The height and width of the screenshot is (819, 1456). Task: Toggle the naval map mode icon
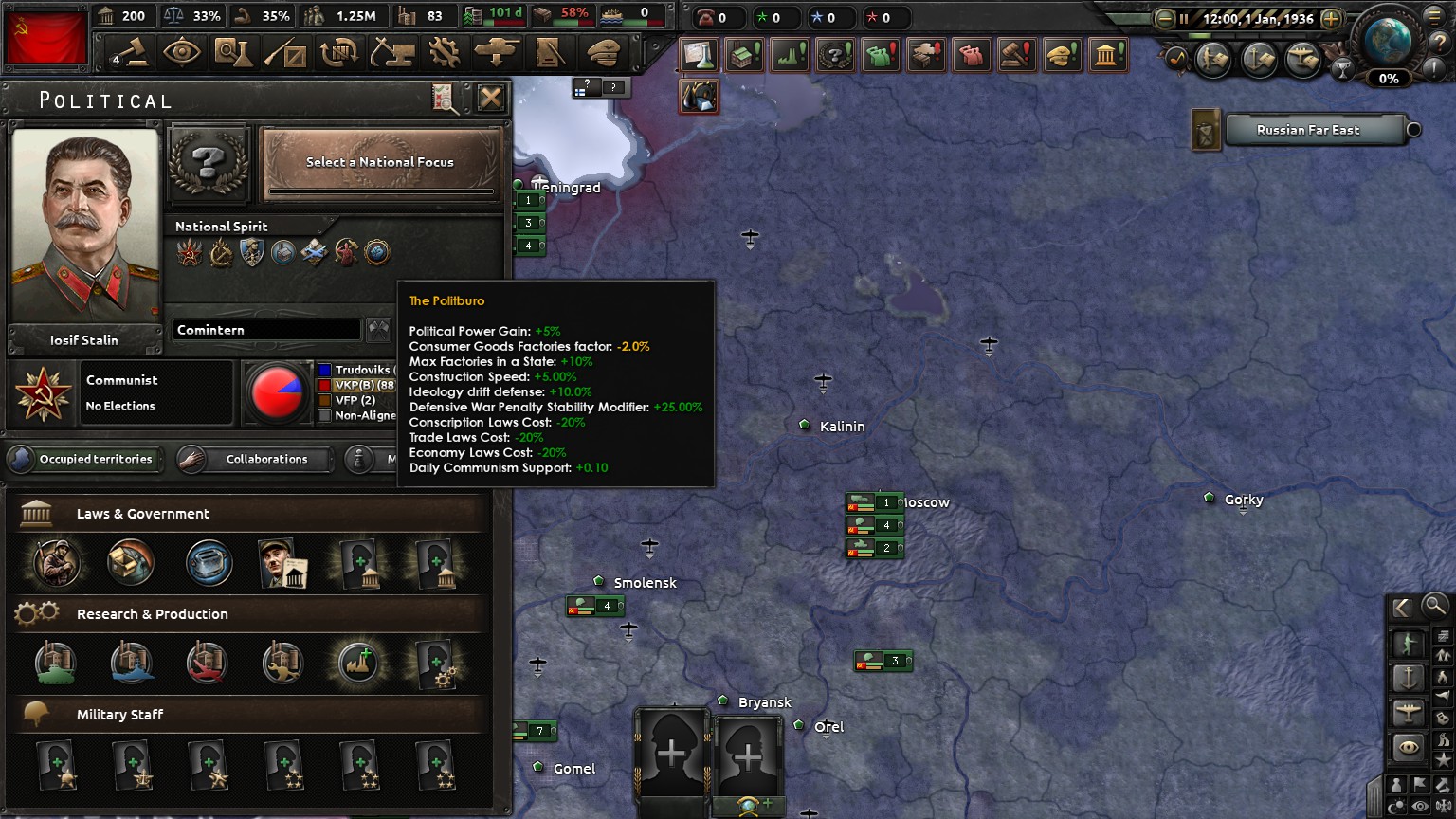pyautogui.click(x=1408, y=676)
